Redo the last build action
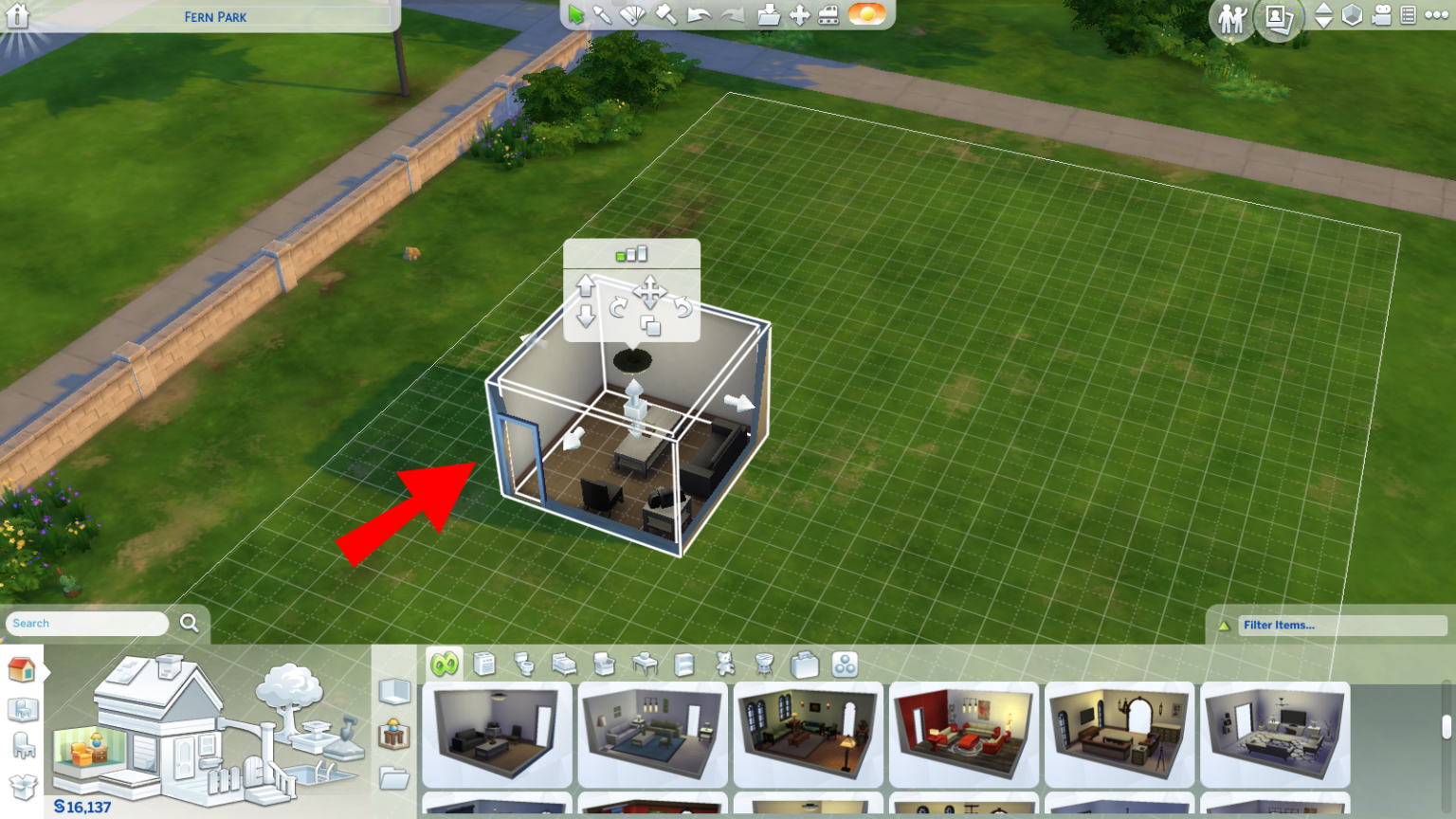This screenshot has width=1456, height=819. tap(733, 14)
